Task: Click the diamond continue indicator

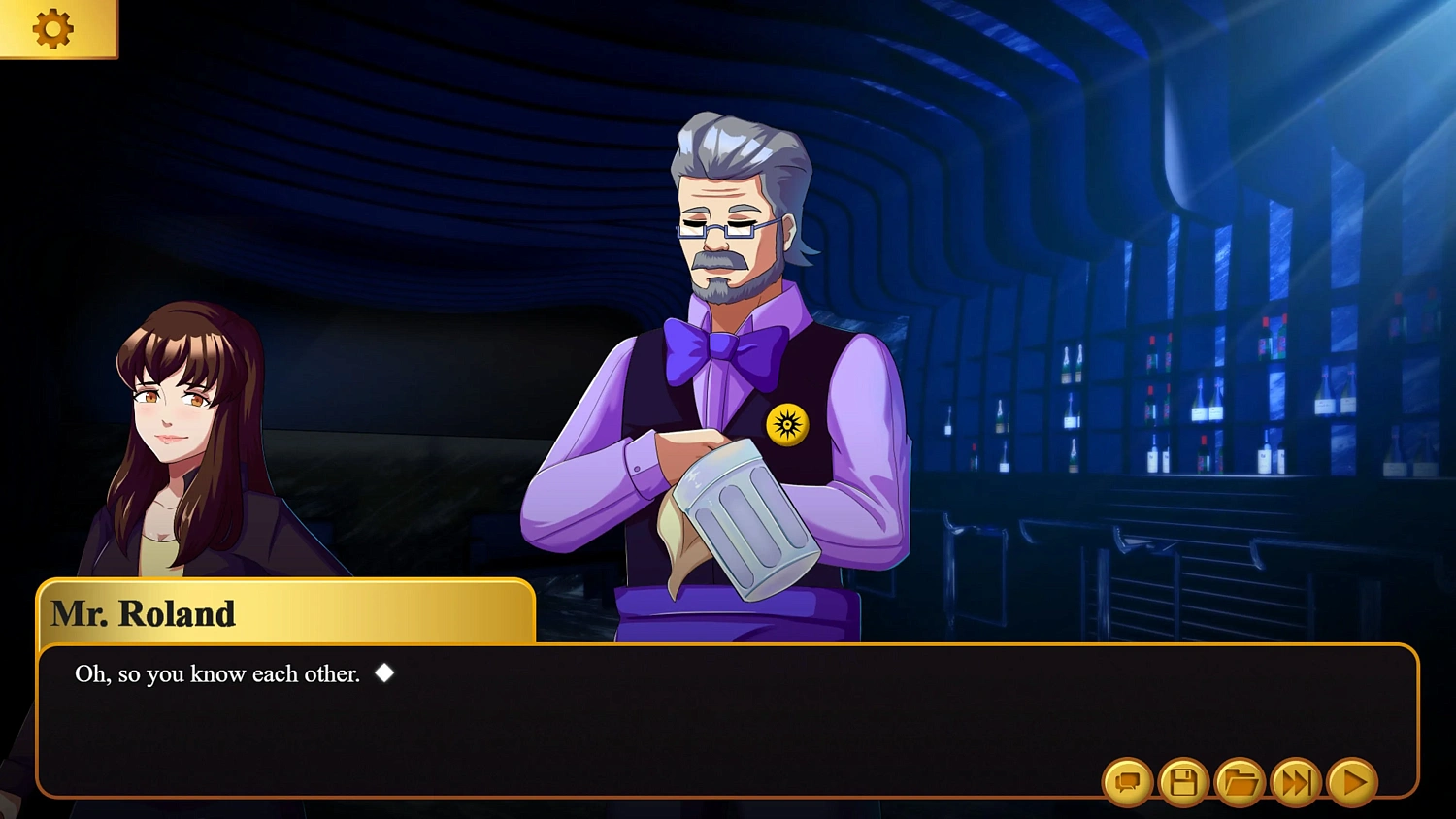Action: pyautogui.click(x=383, y=673)
